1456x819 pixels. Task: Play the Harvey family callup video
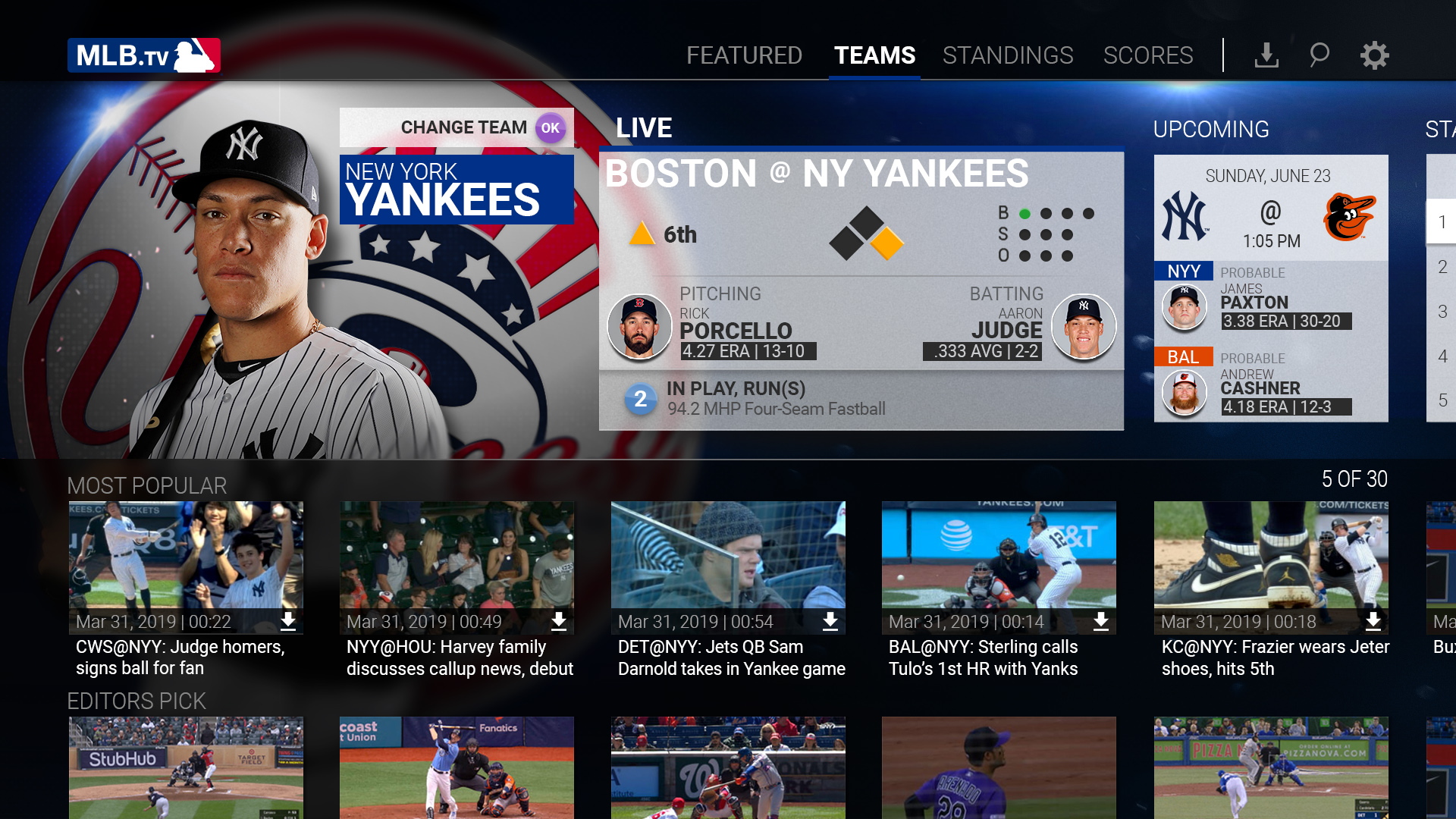pyautogui.click(x=457, y=557)
